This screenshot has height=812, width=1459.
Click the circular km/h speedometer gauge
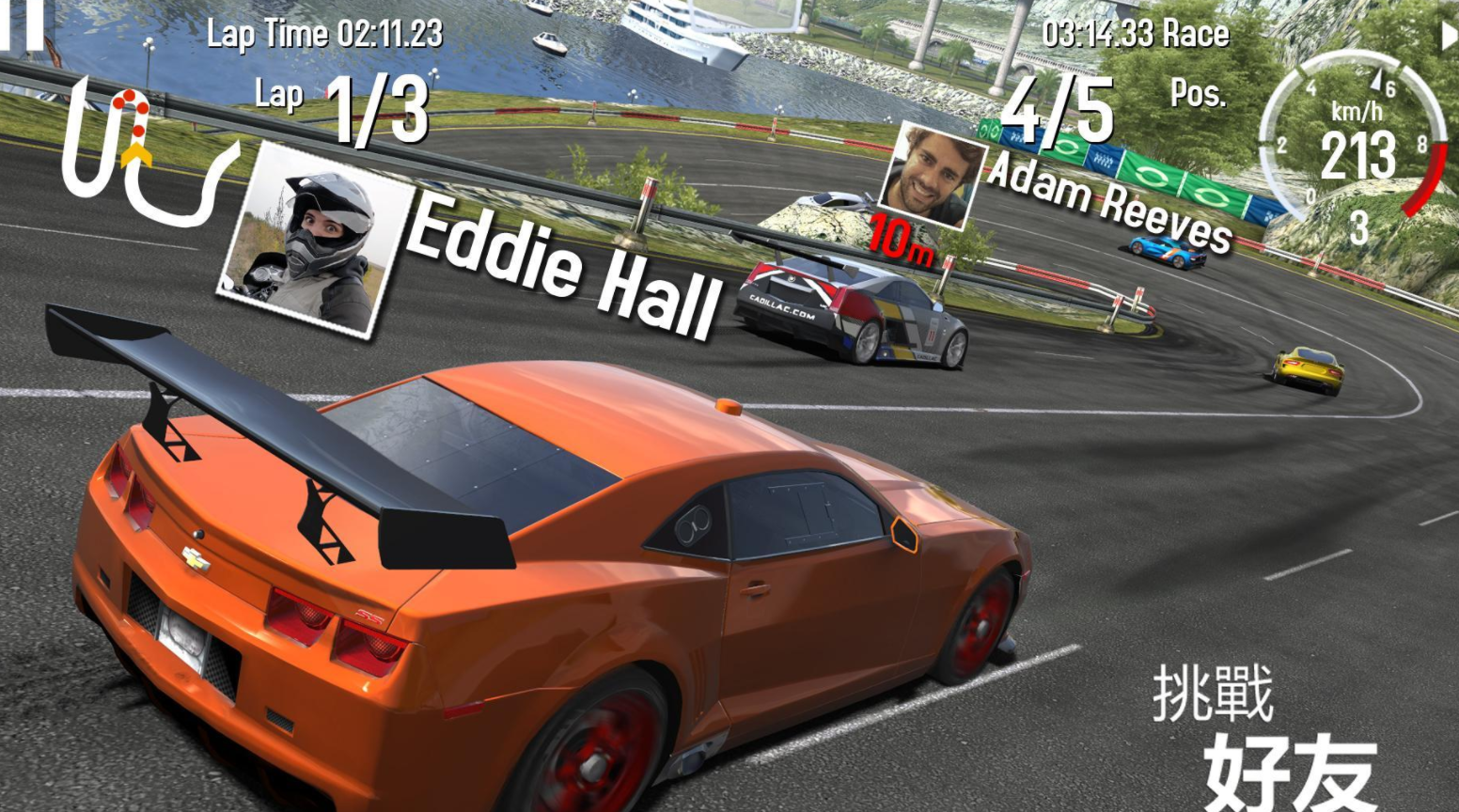coord(1354,141)
